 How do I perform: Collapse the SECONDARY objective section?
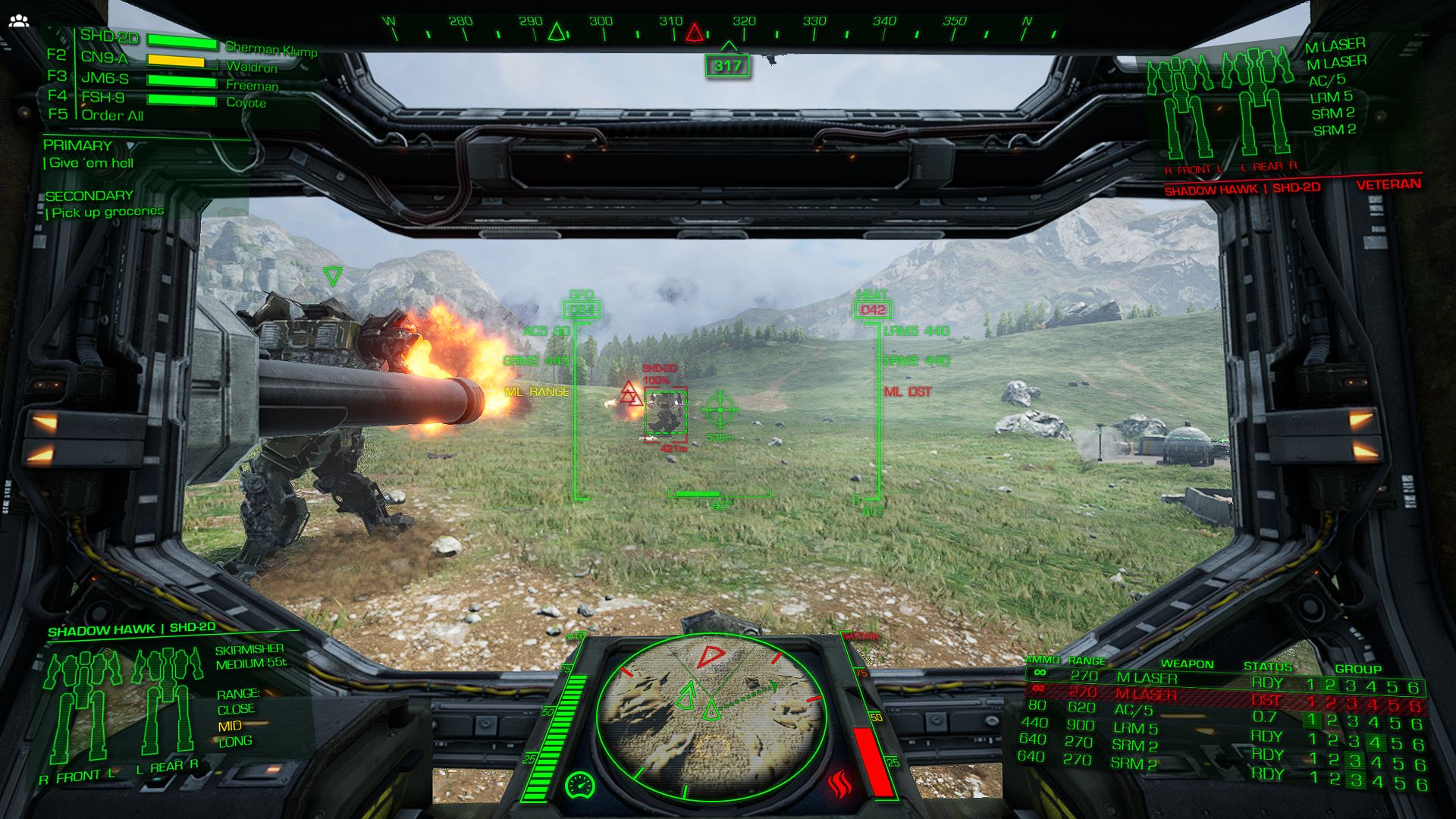(x=87, y=195)
